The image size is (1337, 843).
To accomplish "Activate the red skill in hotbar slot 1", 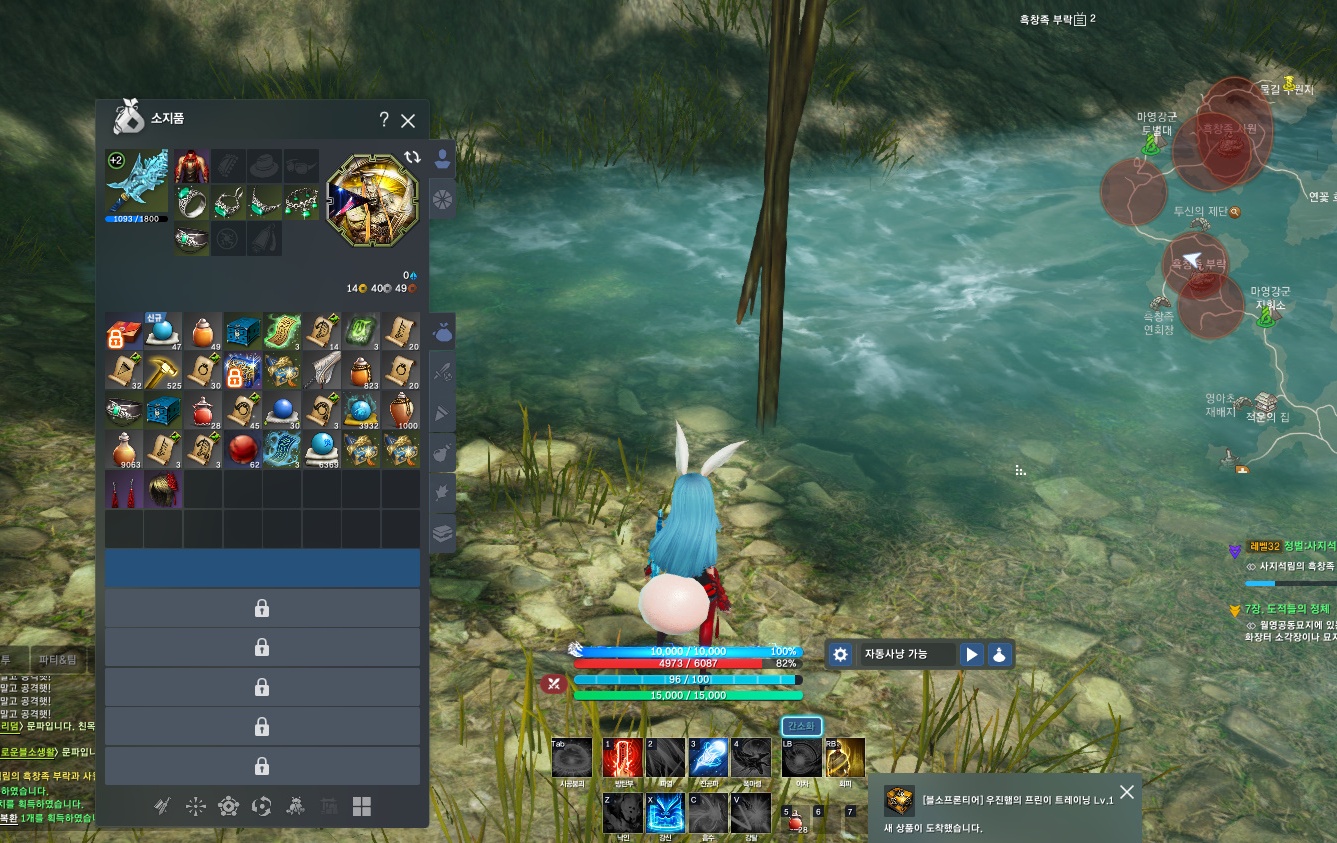I will point(622,758).
